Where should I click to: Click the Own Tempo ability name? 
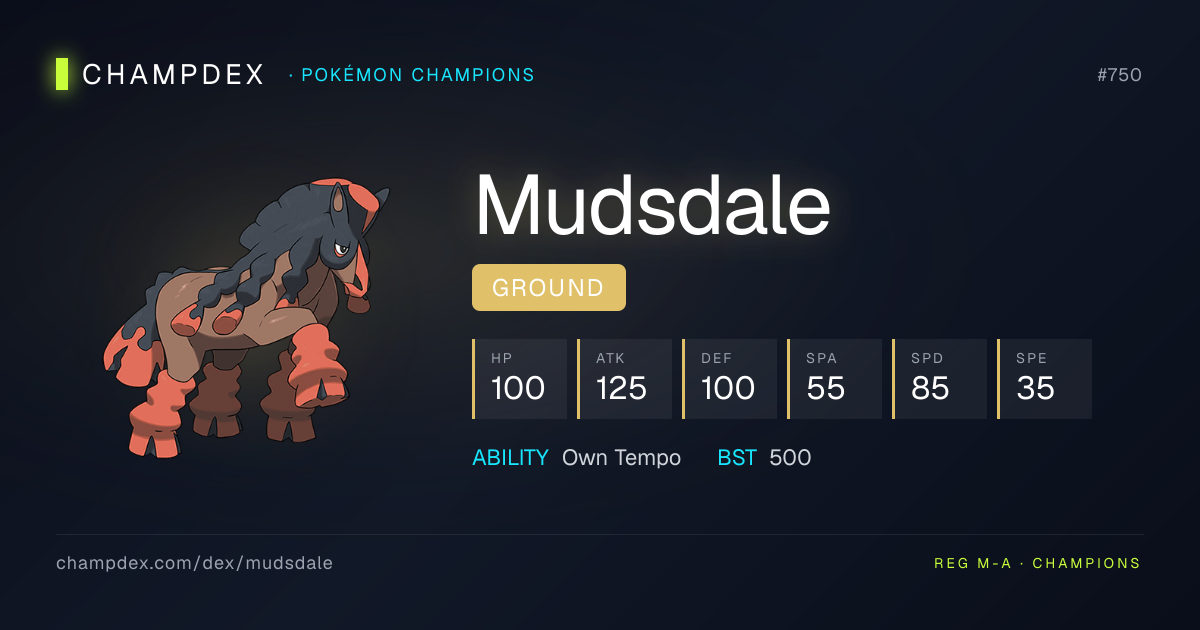click(621, 458)
